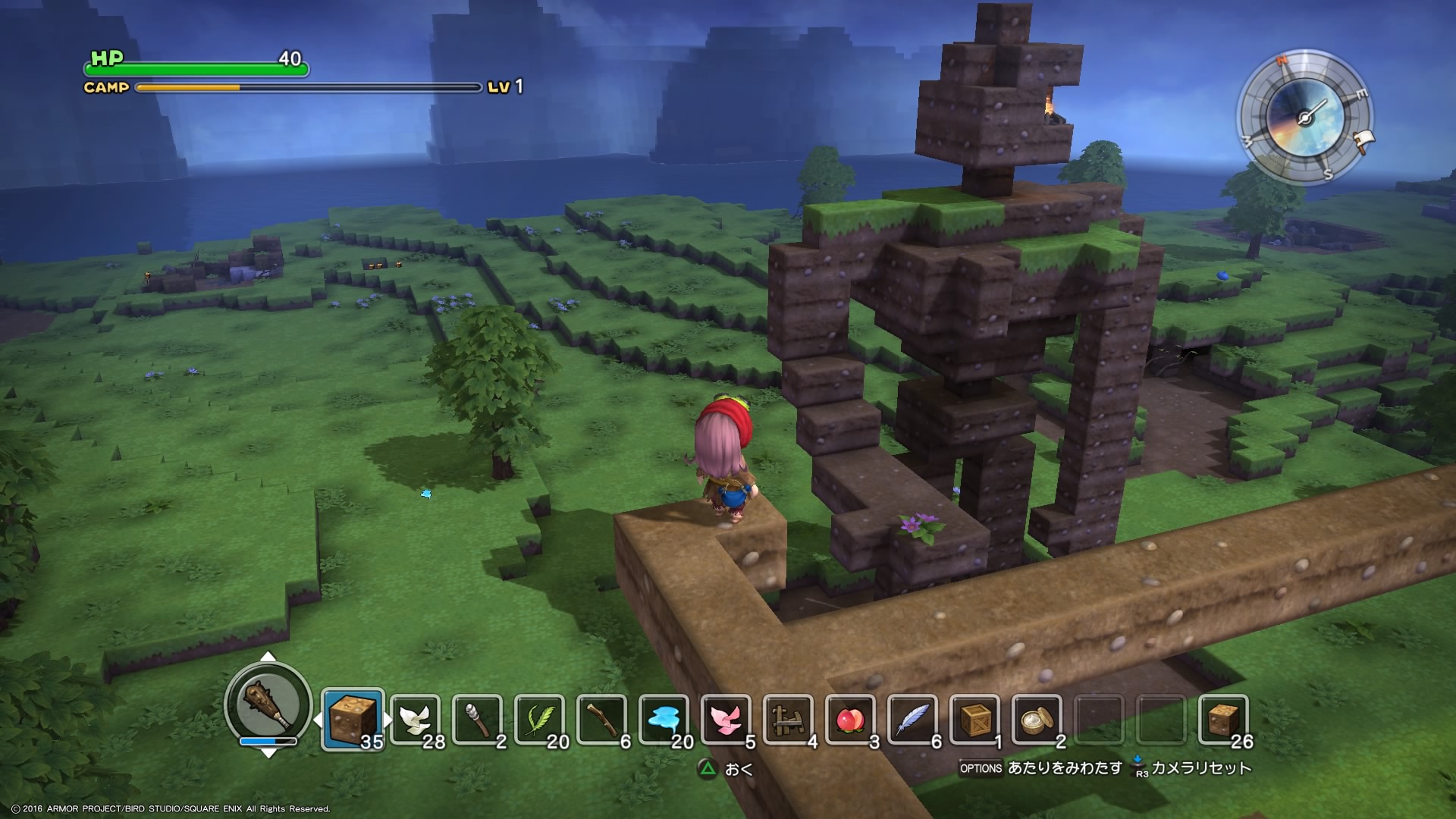
Task: Pick the wooden fence item slot
Action: point(788,719)
